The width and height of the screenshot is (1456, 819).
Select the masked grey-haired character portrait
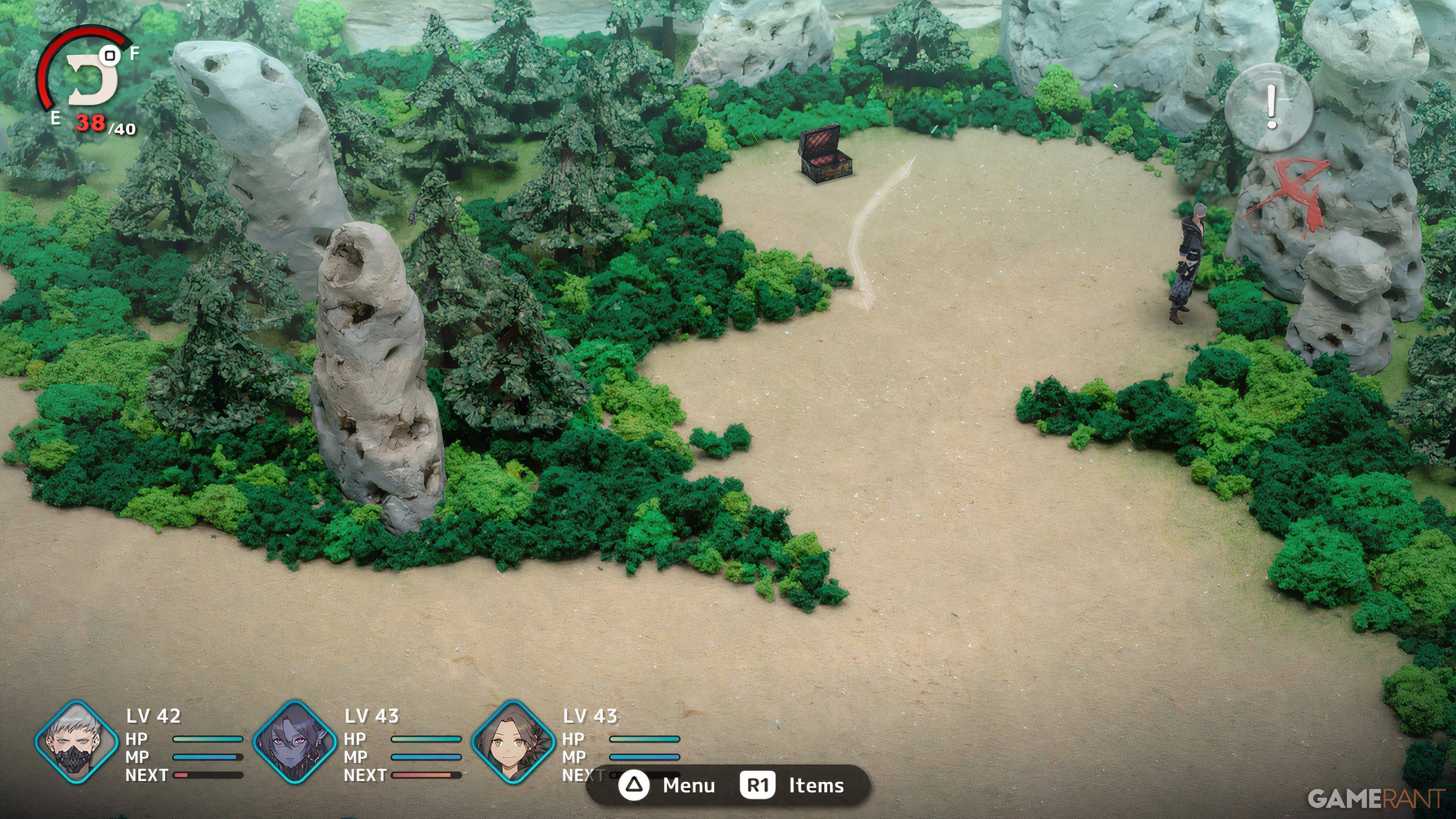pyautogui.click(x=76, y=742)
